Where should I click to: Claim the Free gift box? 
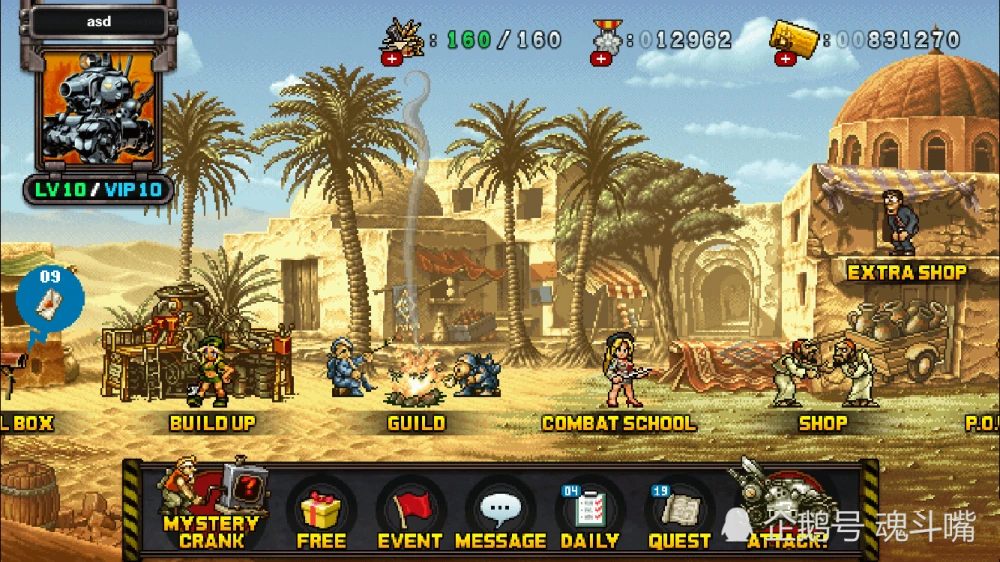tap(321, 514)
